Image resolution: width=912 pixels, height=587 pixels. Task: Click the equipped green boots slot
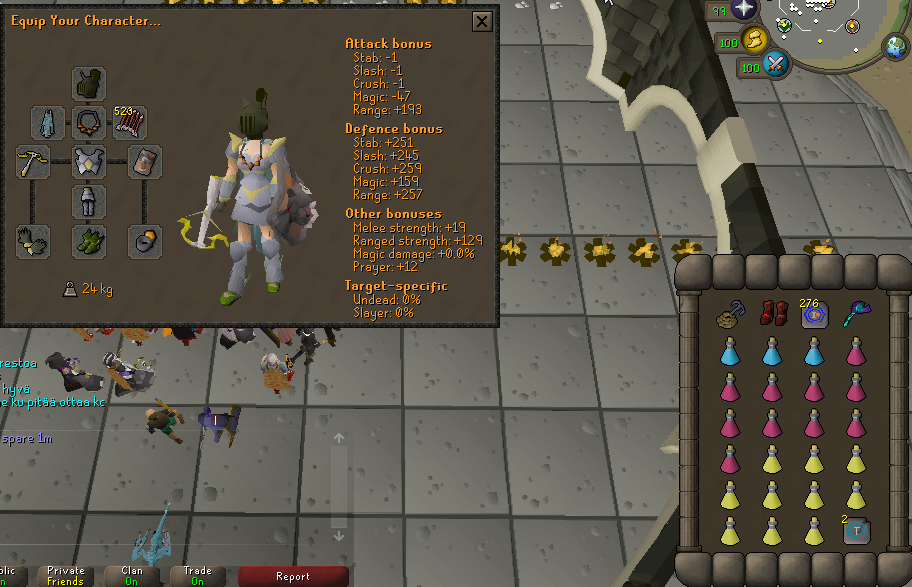89,241
